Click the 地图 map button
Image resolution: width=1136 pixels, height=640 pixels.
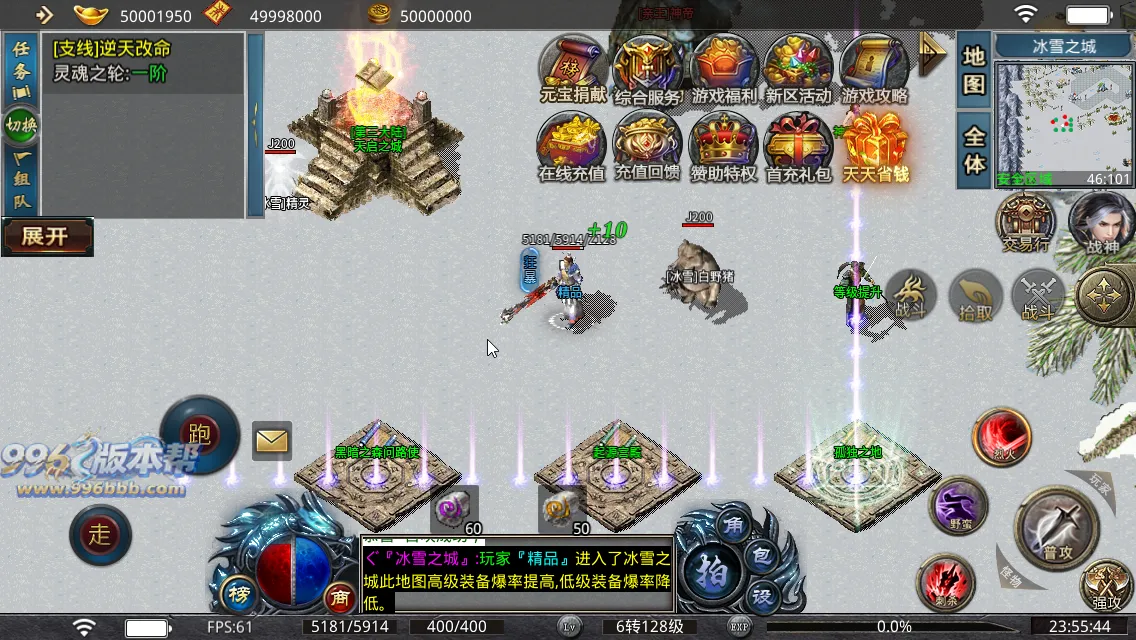[x=974, y=70]
